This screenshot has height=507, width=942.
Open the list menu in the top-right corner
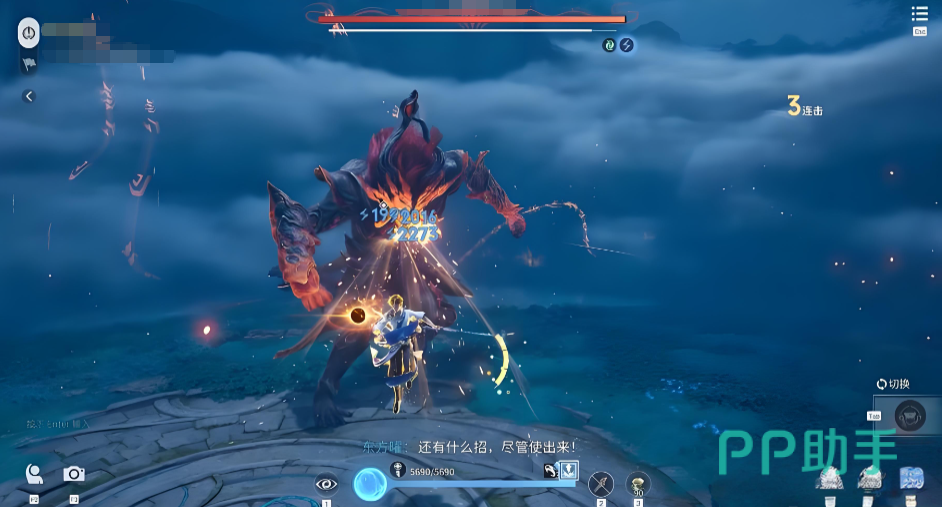click(920, 14)
